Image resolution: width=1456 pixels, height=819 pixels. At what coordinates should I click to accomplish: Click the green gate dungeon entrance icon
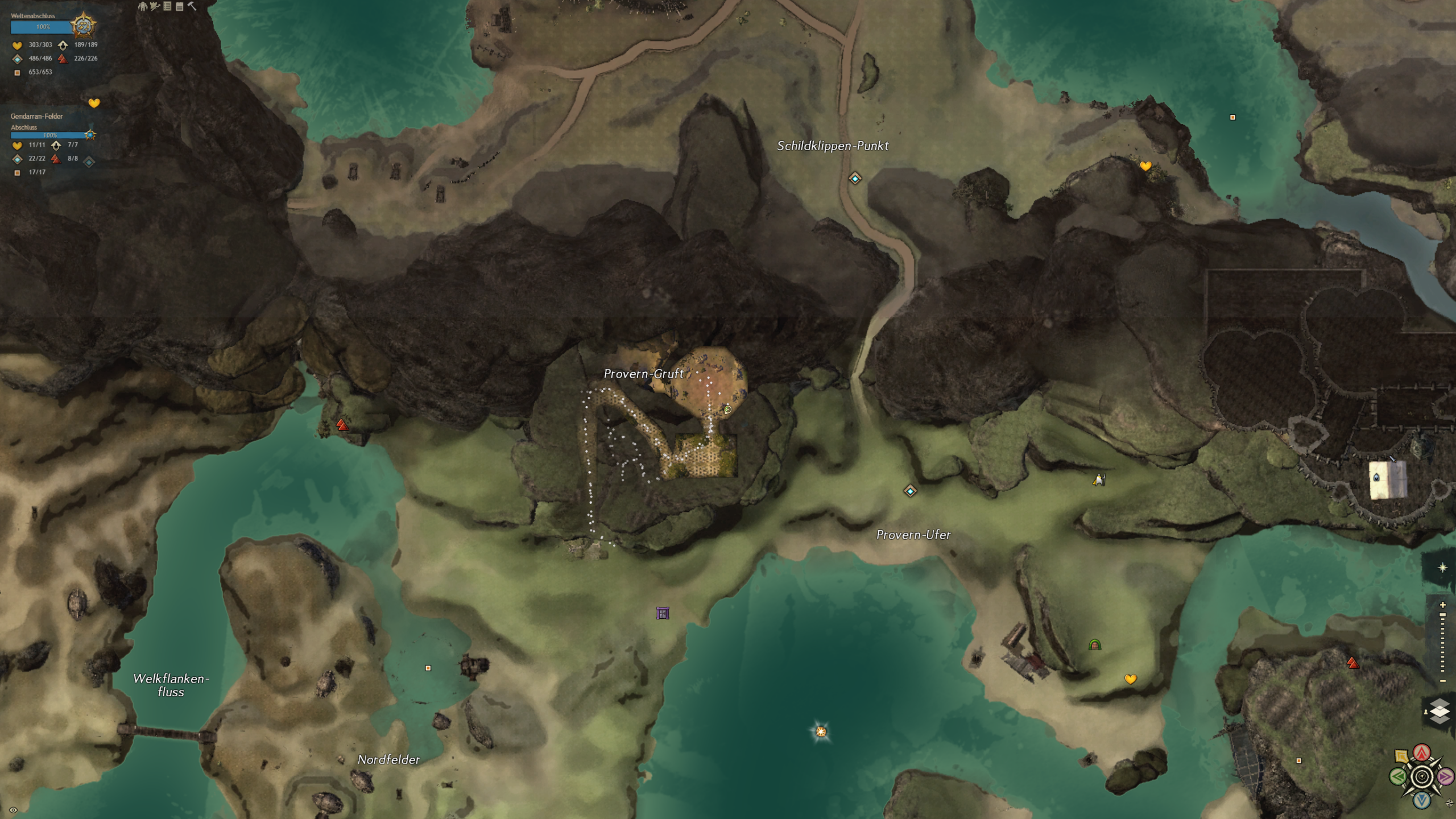click(x=1095, y=645)
